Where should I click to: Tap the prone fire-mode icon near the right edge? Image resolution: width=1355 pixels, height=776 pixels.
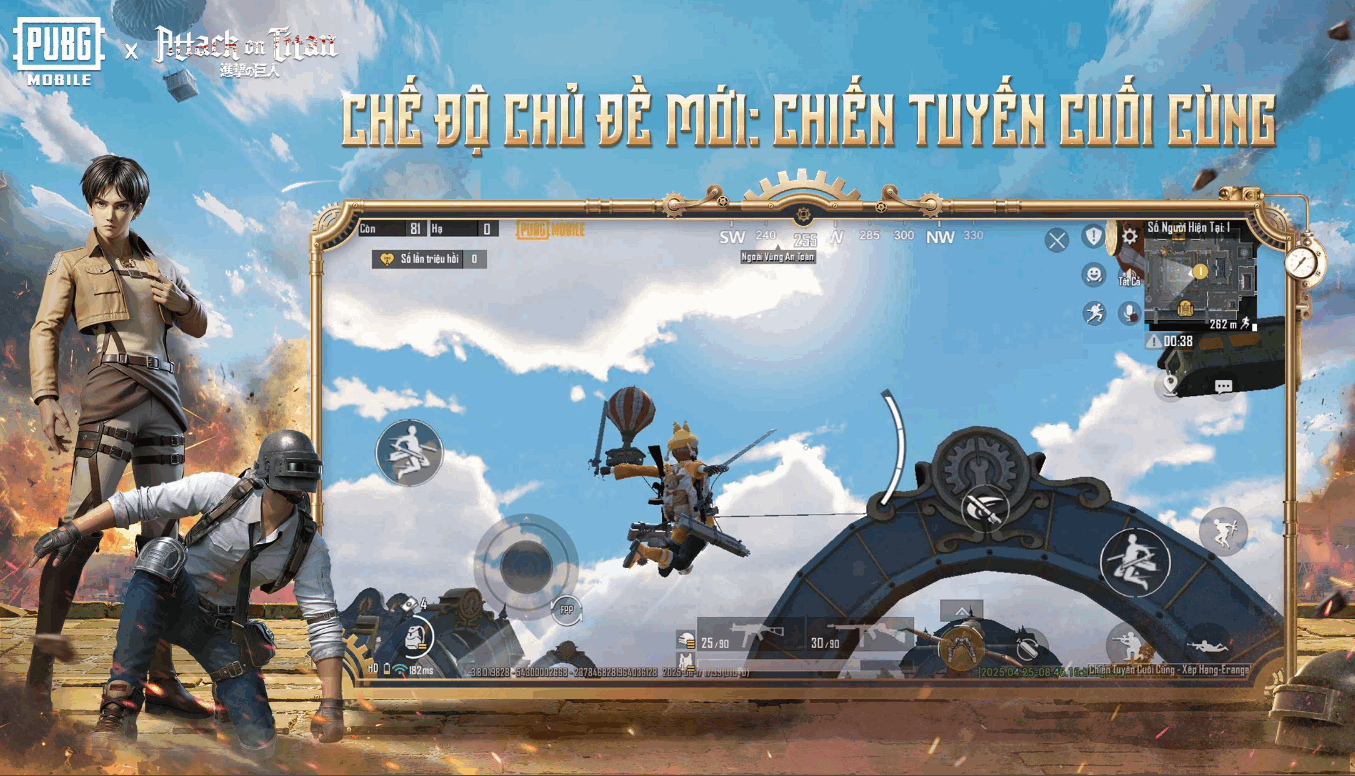(1211, 644)
